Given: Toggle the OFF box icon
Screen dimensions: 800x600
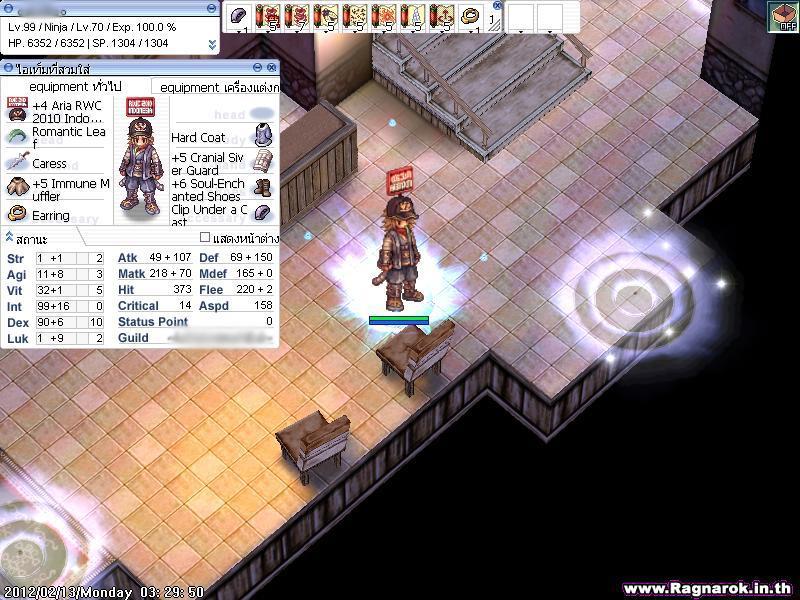Looking at the screenshot, I should tap(782, 16).
